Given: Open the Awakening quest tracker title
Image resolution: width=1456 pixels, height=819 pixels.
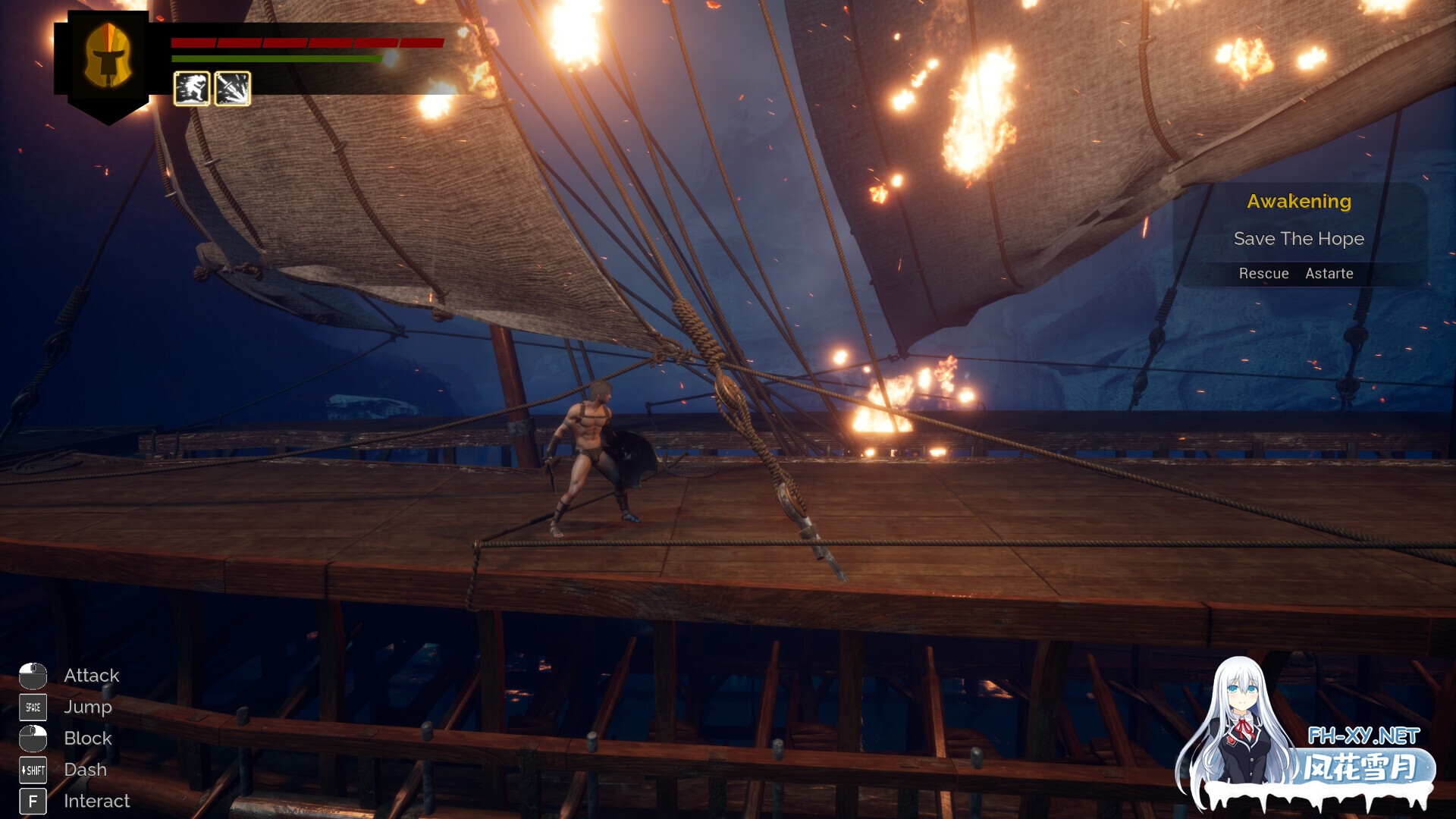Looking at the screenshot, I should [1298, 202].
